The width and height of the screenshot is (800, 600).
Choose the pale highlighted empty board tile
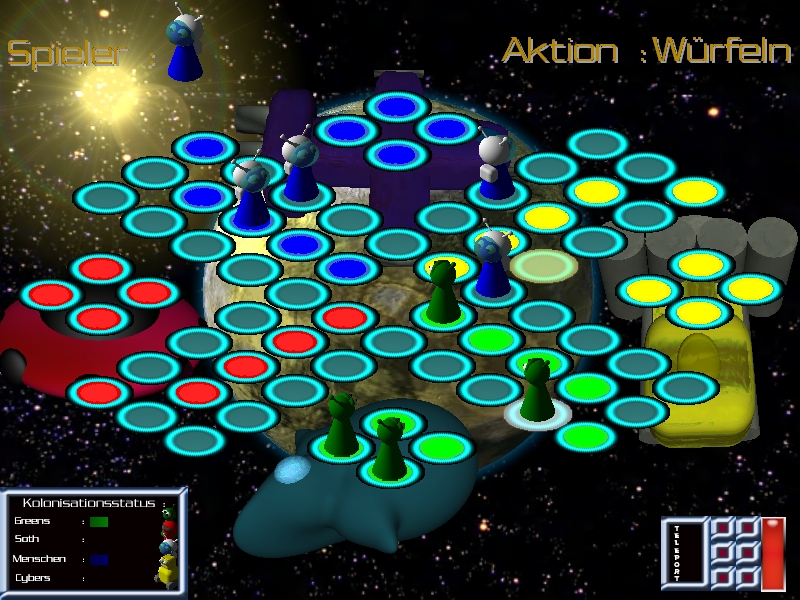[539, 265]
